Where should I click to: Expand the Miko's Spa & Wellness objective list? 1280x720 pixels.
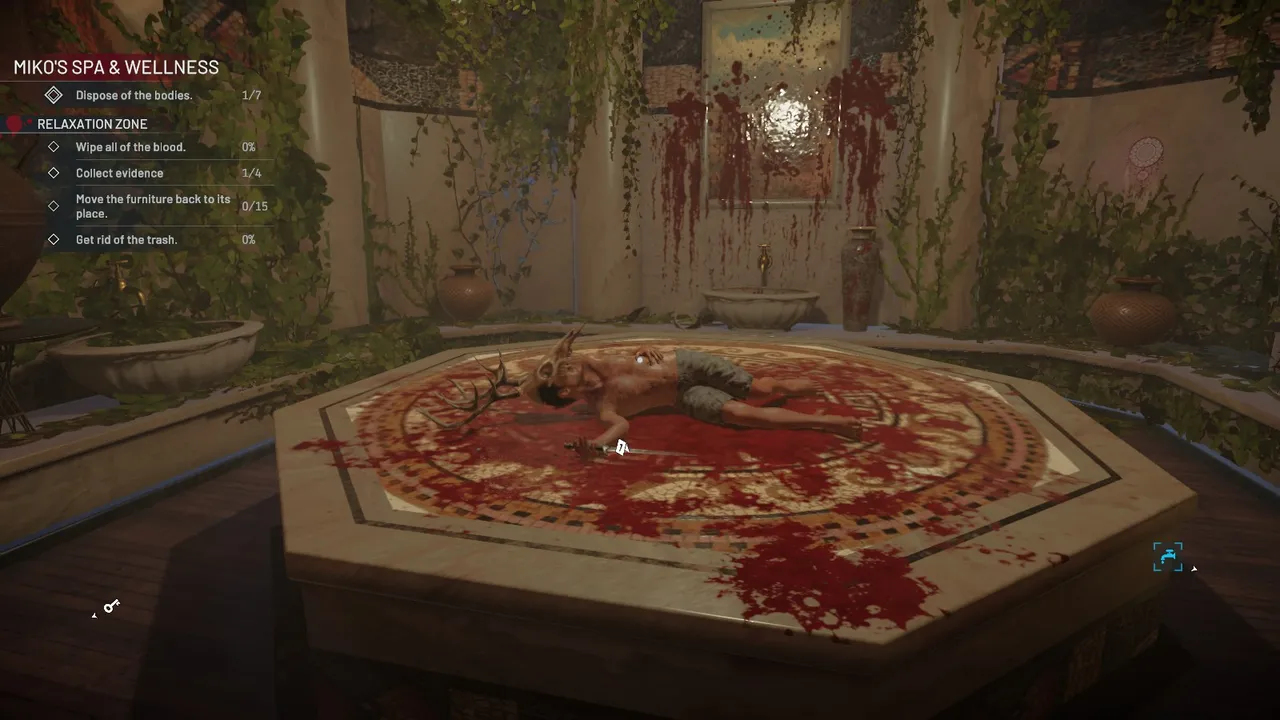click(x=115, y=67)
